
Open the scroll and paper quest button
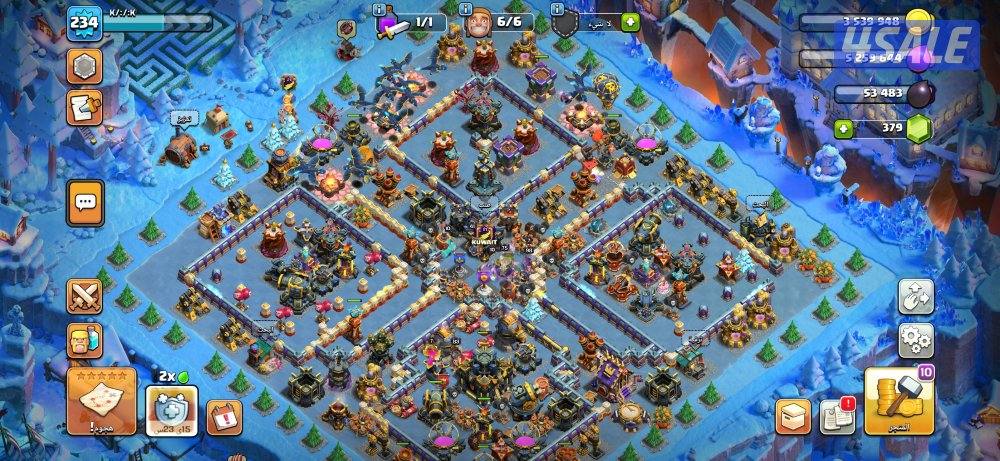[x=84, y=107]
